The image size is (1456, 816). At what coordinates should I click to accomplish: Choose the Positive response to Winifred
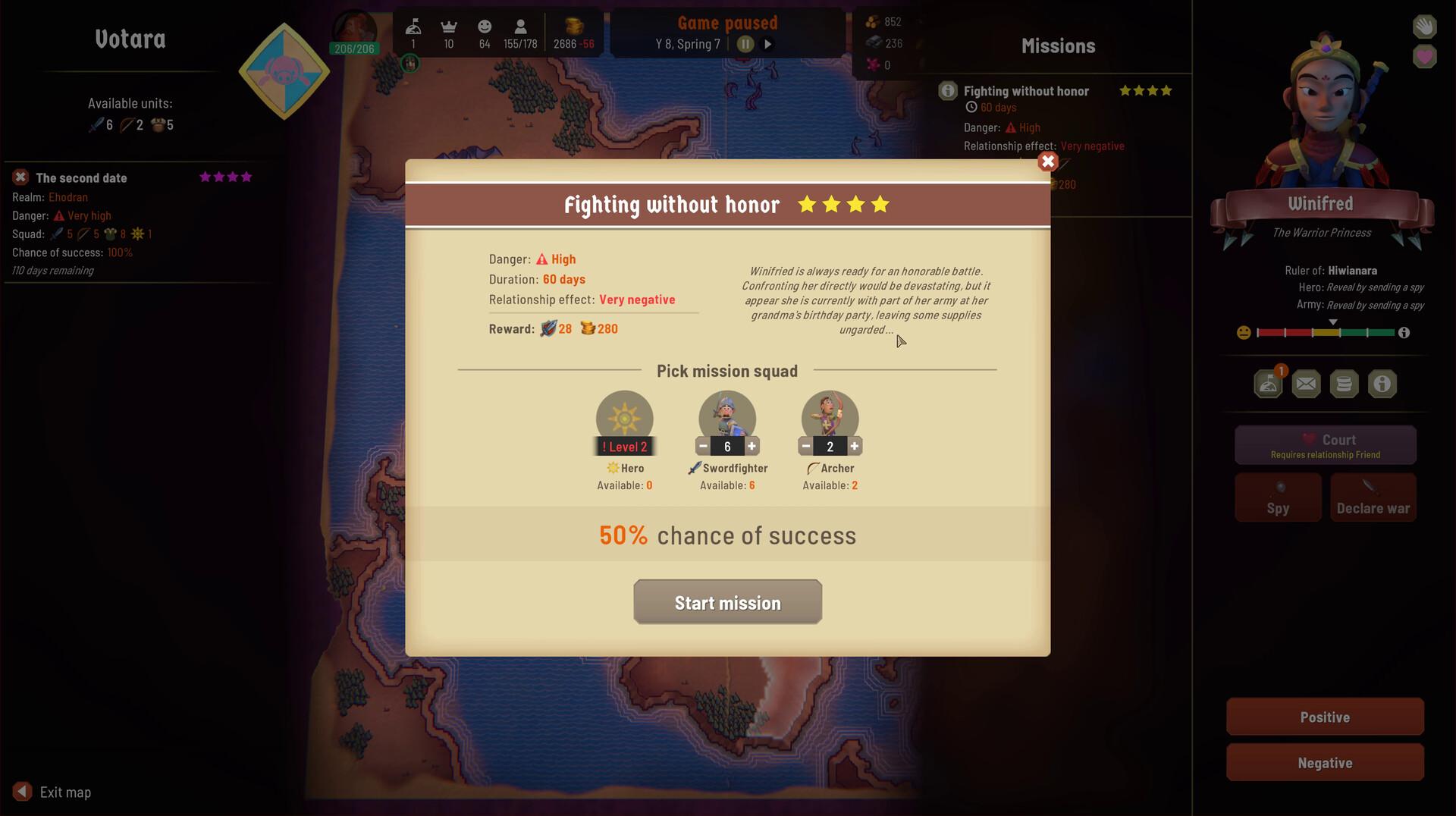click(x=1325, y=716)
